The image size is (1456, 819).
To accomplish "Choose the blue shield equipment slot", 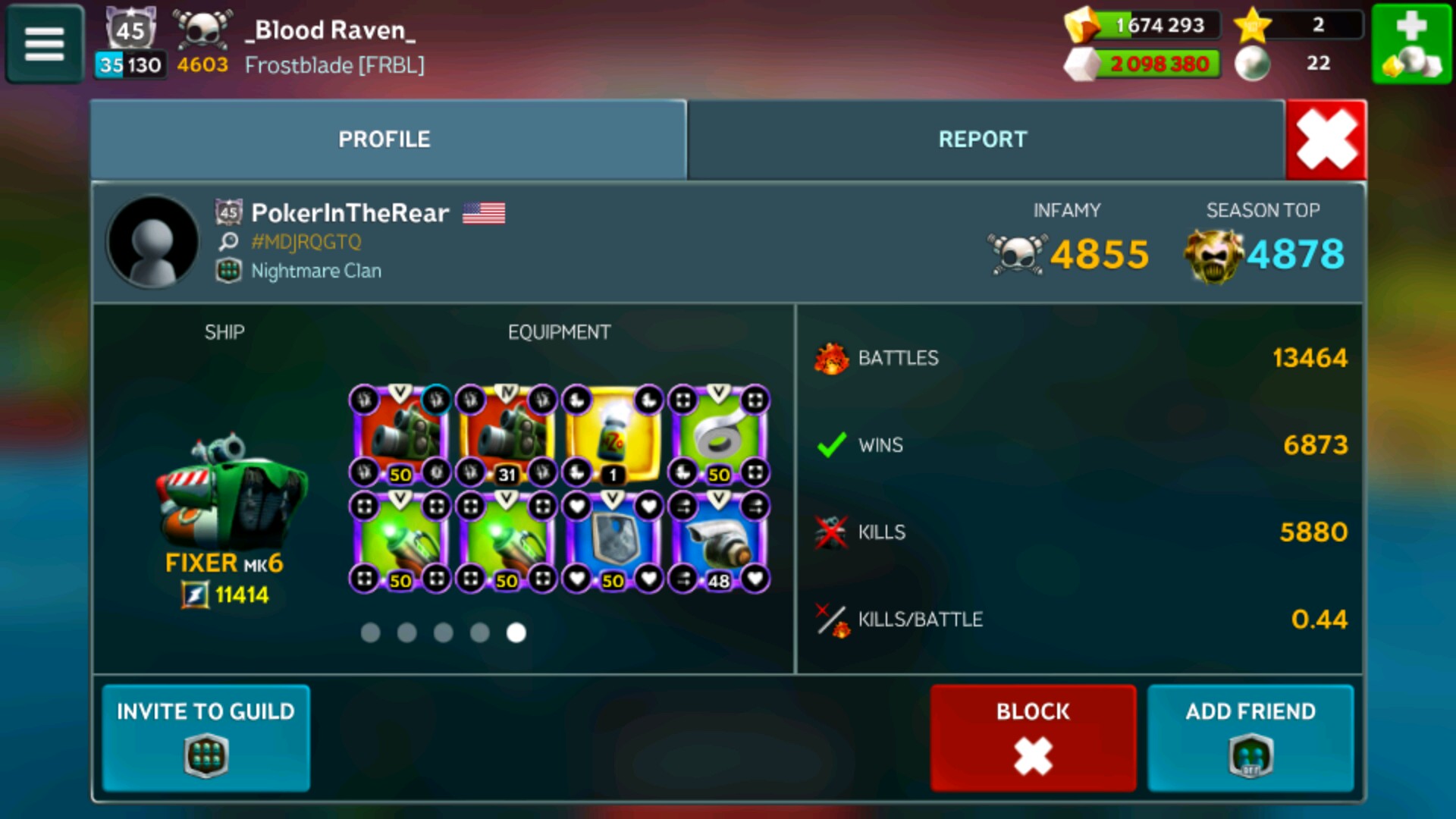I will point(613,541).
